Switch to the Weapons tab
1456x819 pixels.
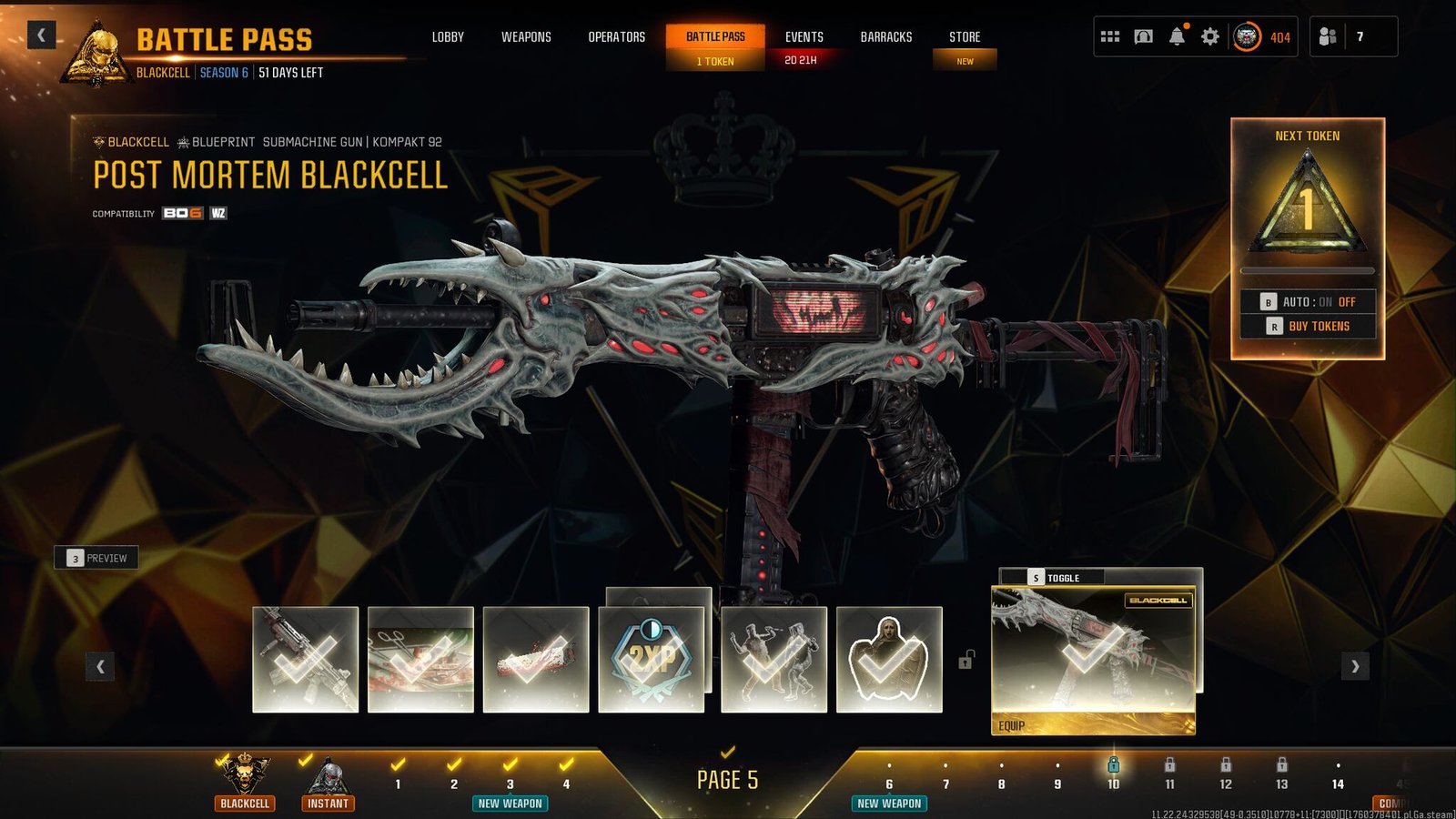tap(526, 37)
